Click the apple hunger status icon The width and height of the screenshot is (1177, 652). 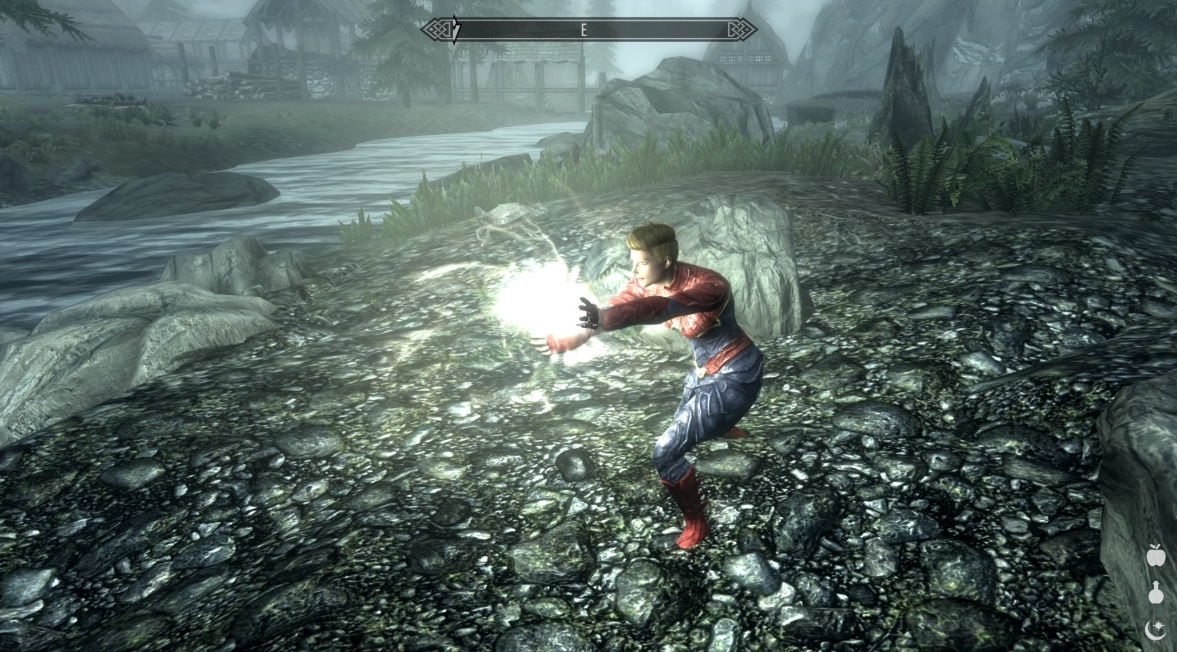1156,555
